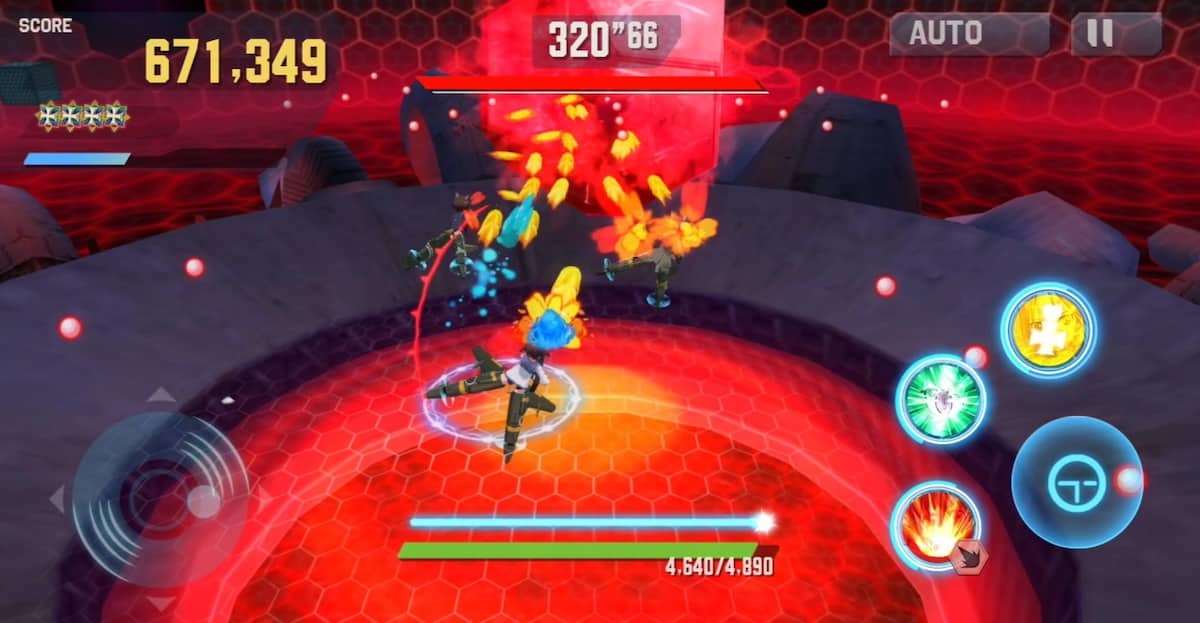Activate the yellow glowing skill icon

1048,331
